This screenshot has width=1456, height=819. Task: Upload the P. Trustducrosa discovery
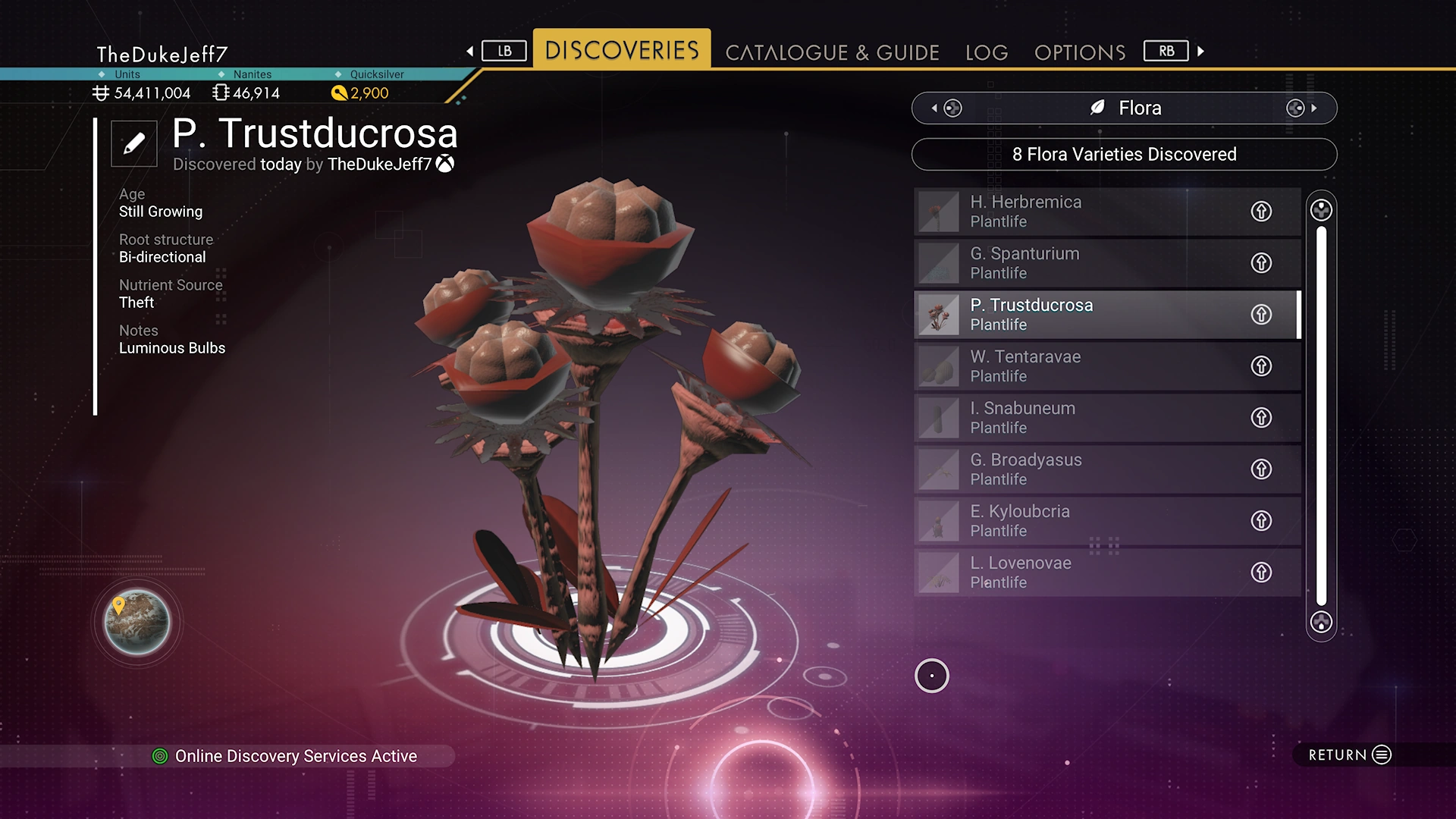coord(1261,315)
